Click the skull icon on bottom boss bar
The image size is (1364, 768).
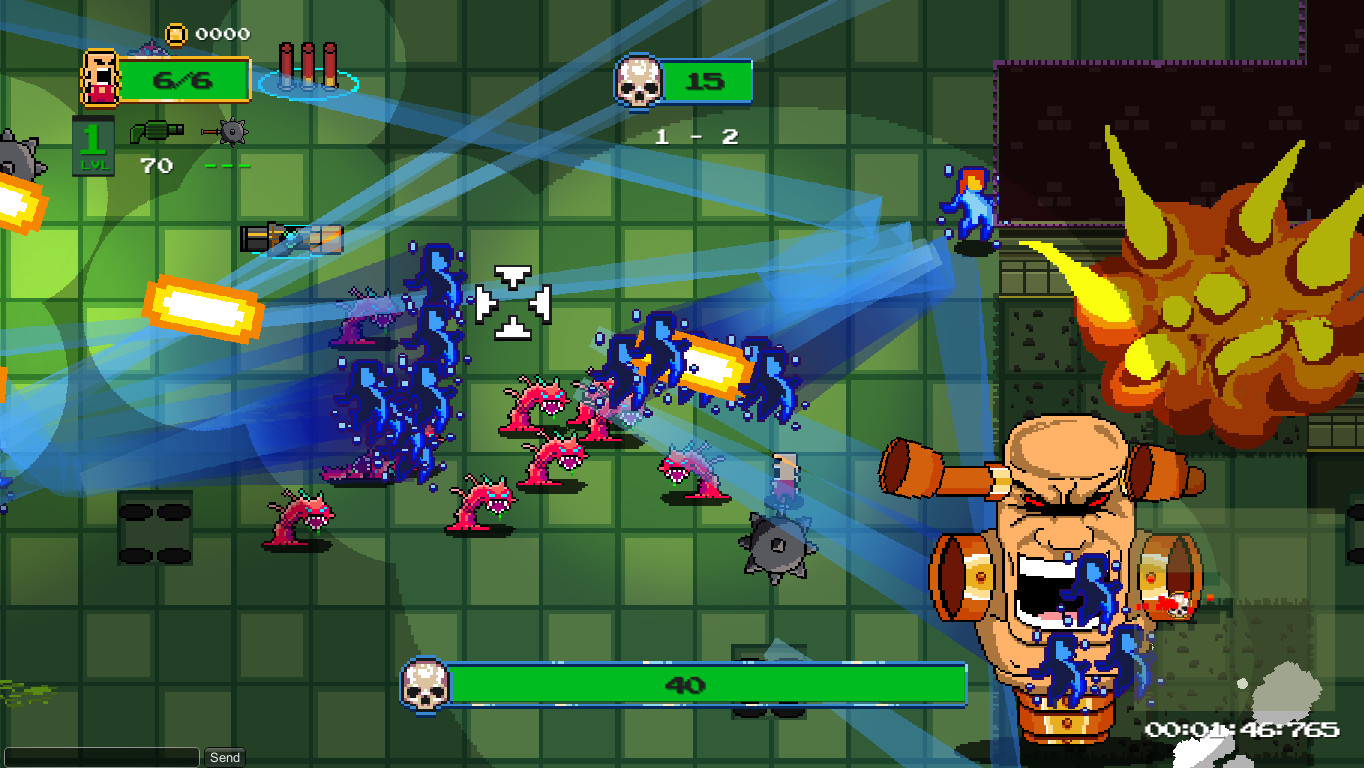coord(428,686)
